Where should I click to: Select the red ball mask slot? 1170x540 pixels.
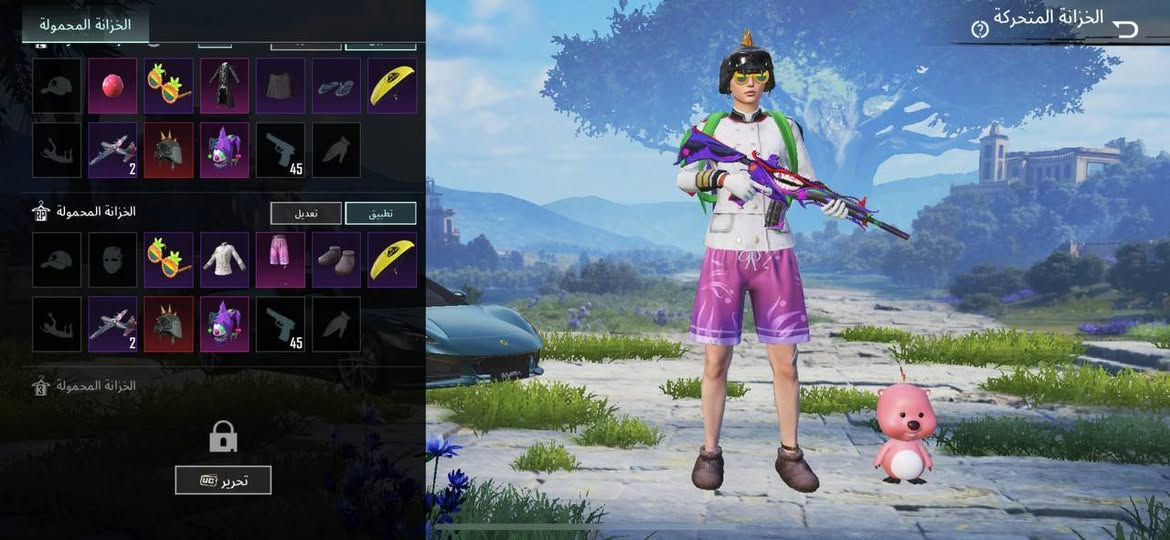pos(113,85)
